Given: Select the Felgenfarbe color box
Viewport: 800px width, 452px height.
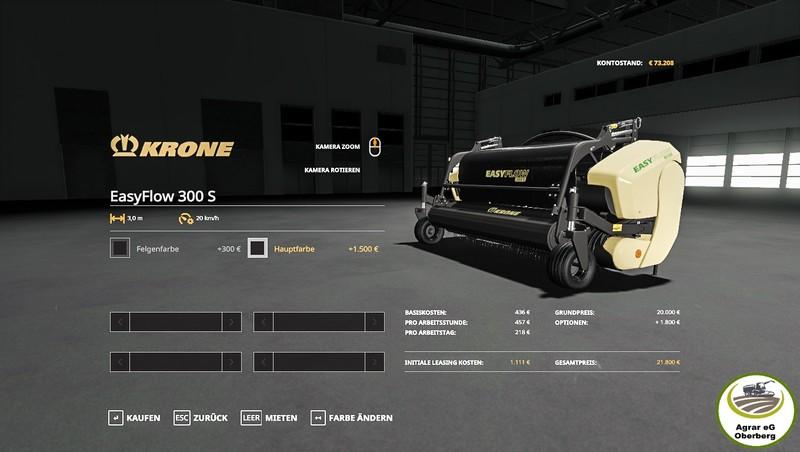Looking at the screenshot, I should click(120, 248).
